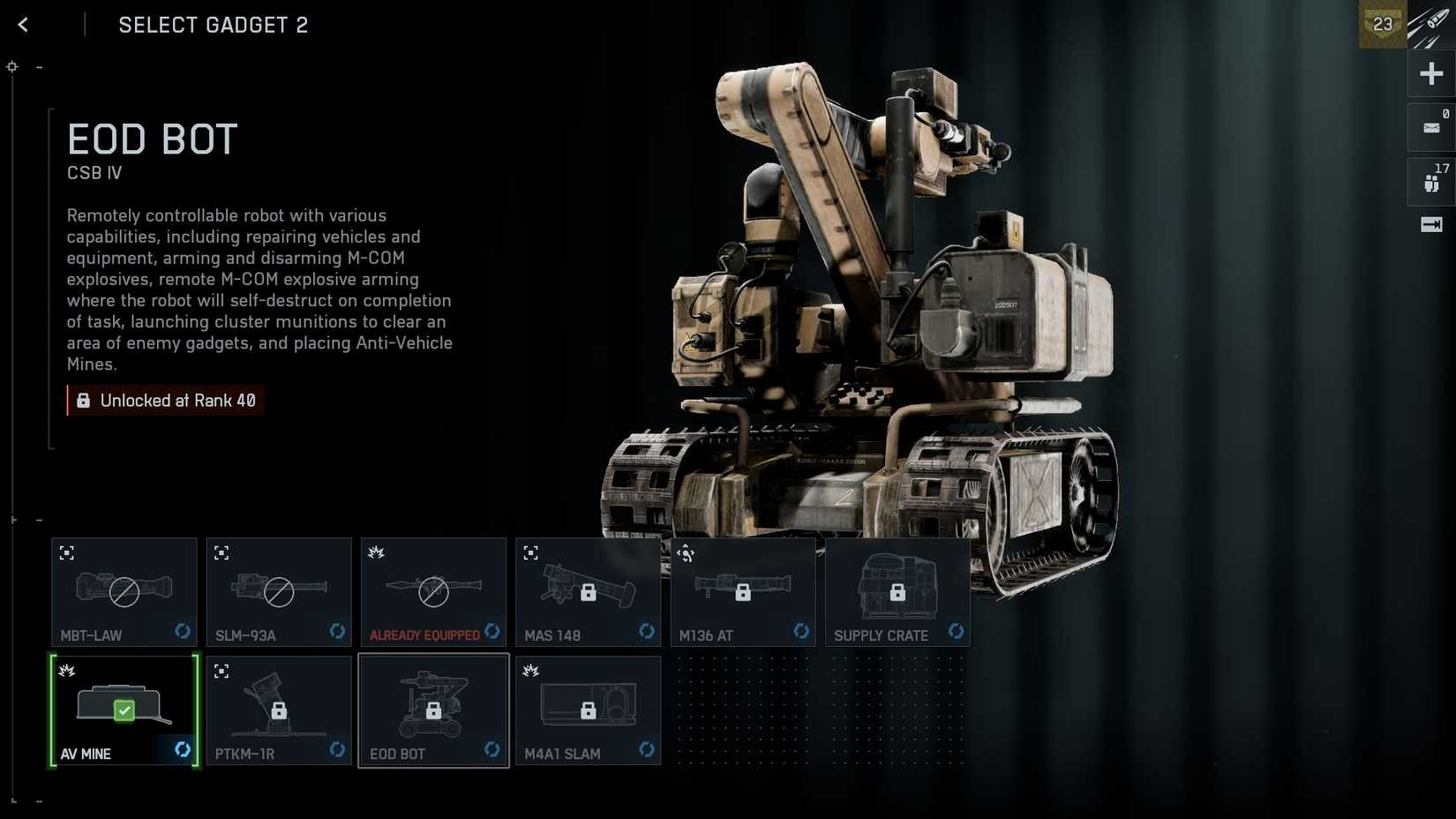Open the appearance cycle on AV MINE

tap(183, 748)
